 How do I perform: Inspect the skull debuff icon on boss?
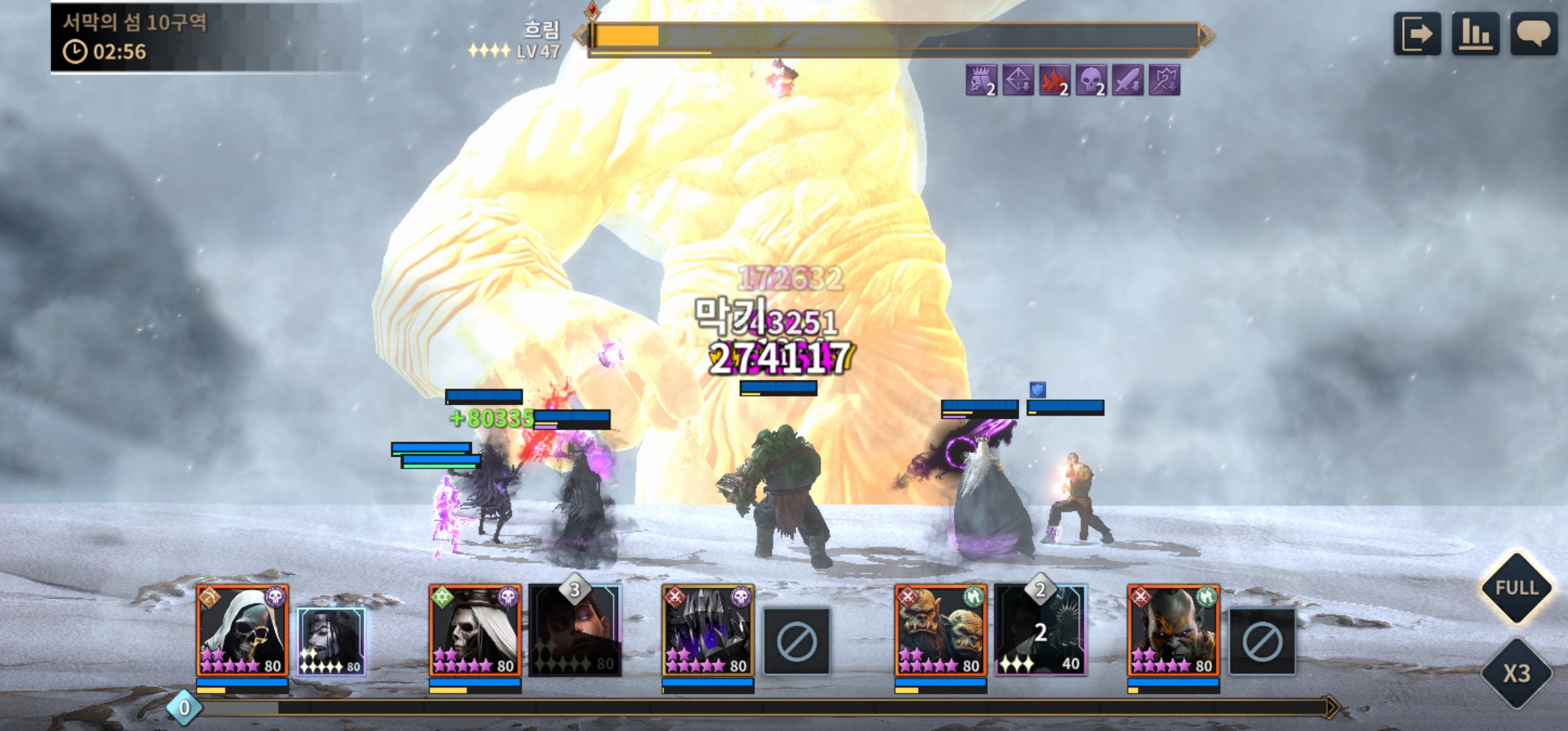pos(1091,81)
